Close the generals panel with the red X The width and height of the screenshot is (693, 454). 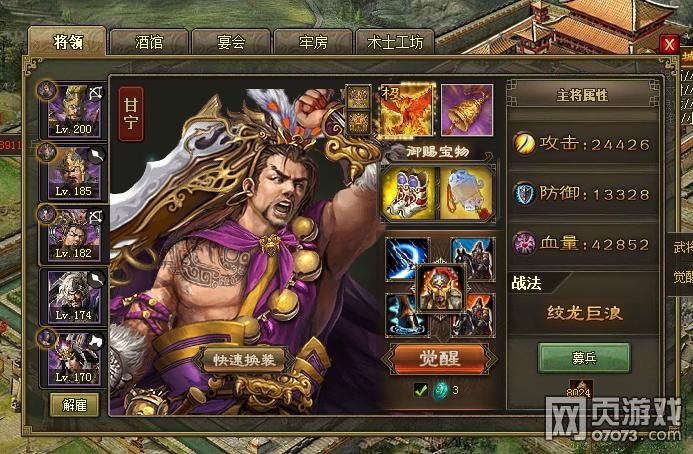point(669,43)
